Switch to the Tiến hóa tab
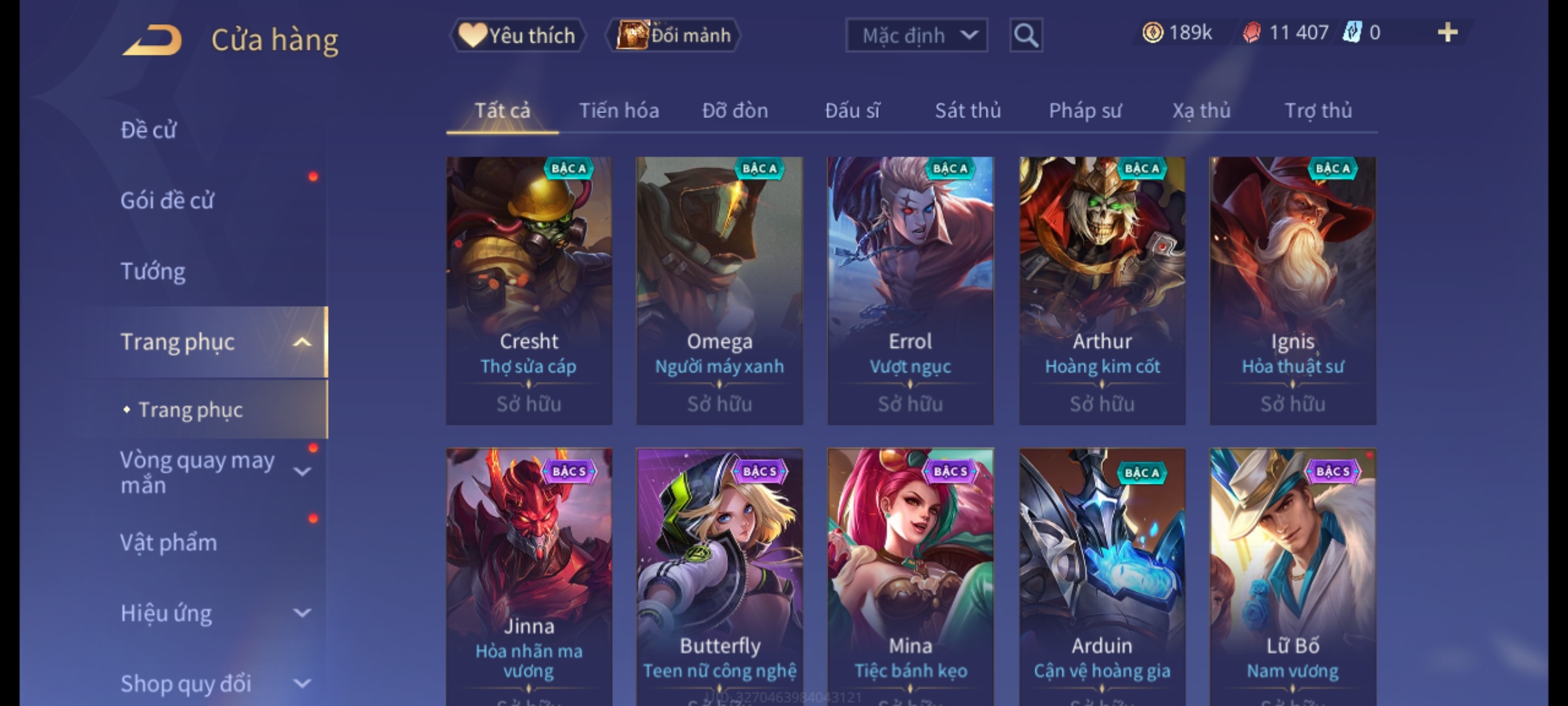This screenshot has height=706, width=1568. tap(619, 110)
